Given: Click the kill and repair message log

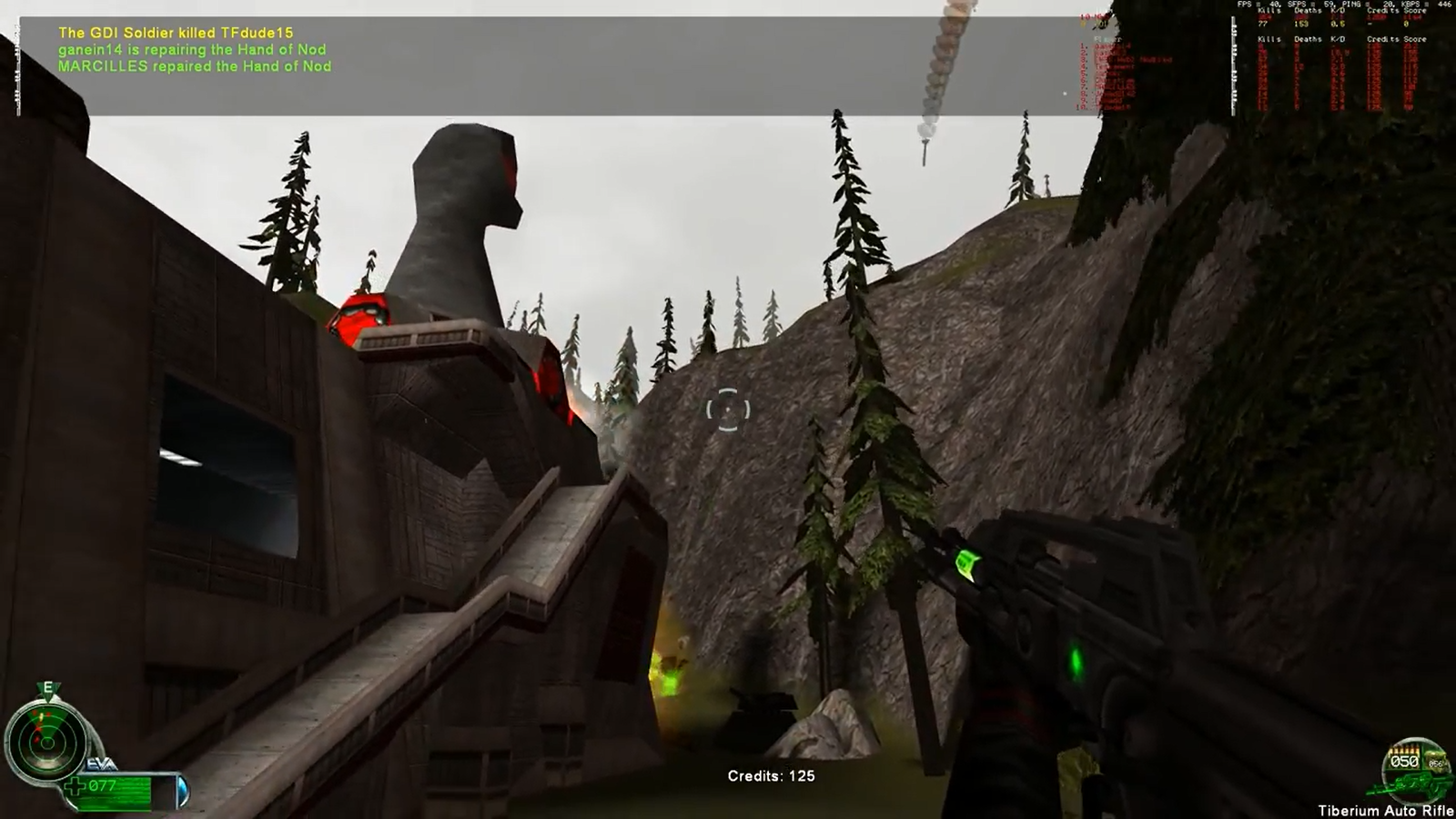Looking at the screenshot, I should pos(195,50).
